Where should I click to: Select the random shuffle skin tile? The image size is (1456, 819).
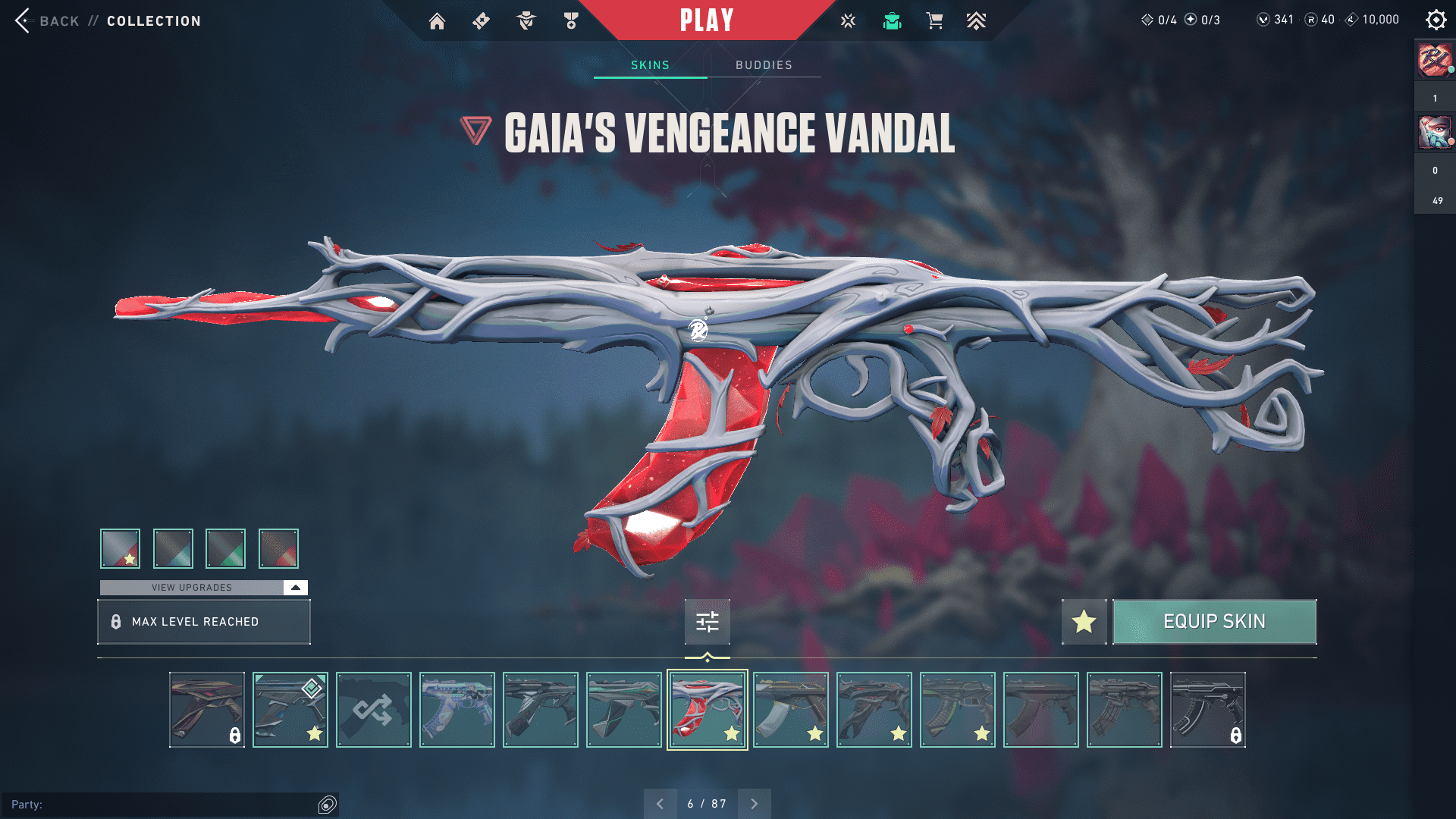click(373, 710)
